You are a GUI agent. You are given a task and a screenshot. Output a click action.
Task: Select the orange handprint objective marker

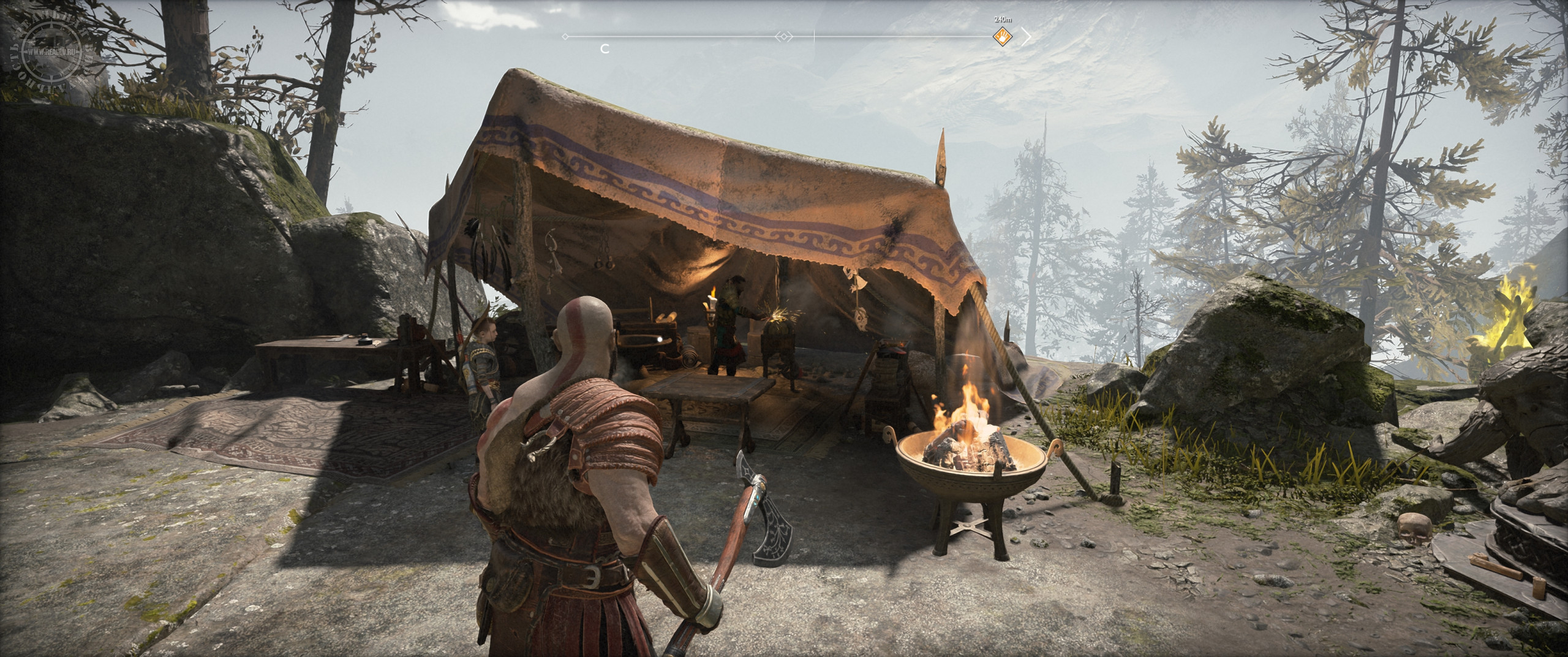coord(1002,37)
